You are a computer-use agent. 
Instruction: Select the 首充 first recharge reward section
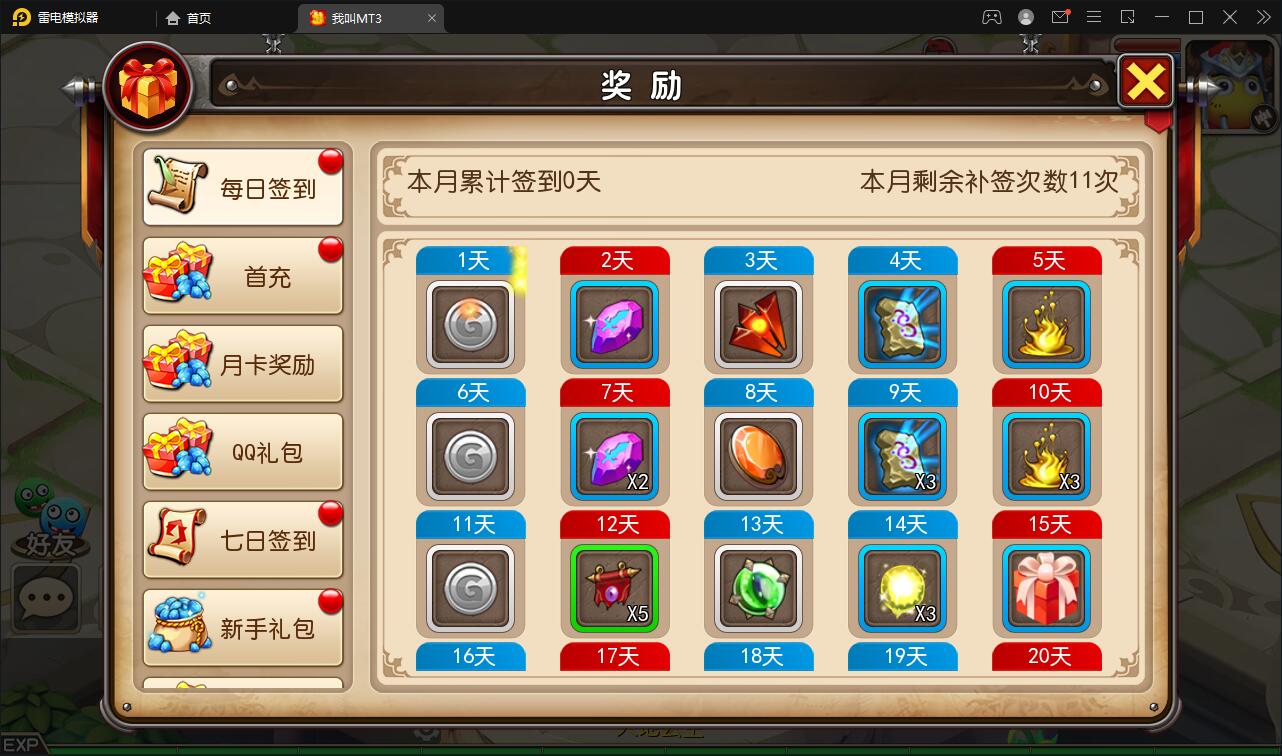coord(242,275)
